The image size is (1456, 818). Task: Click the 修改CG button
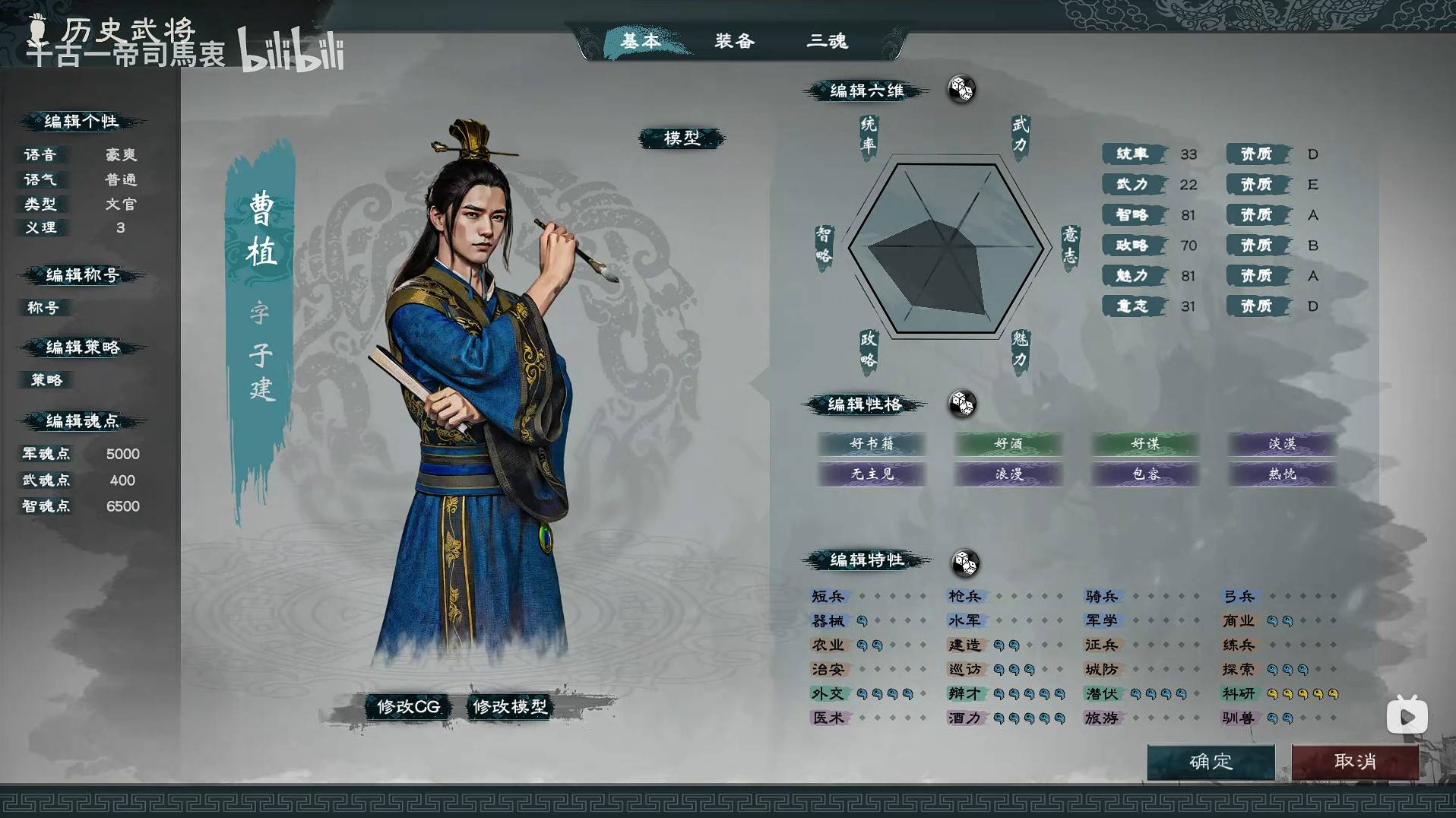click(407, 706)
